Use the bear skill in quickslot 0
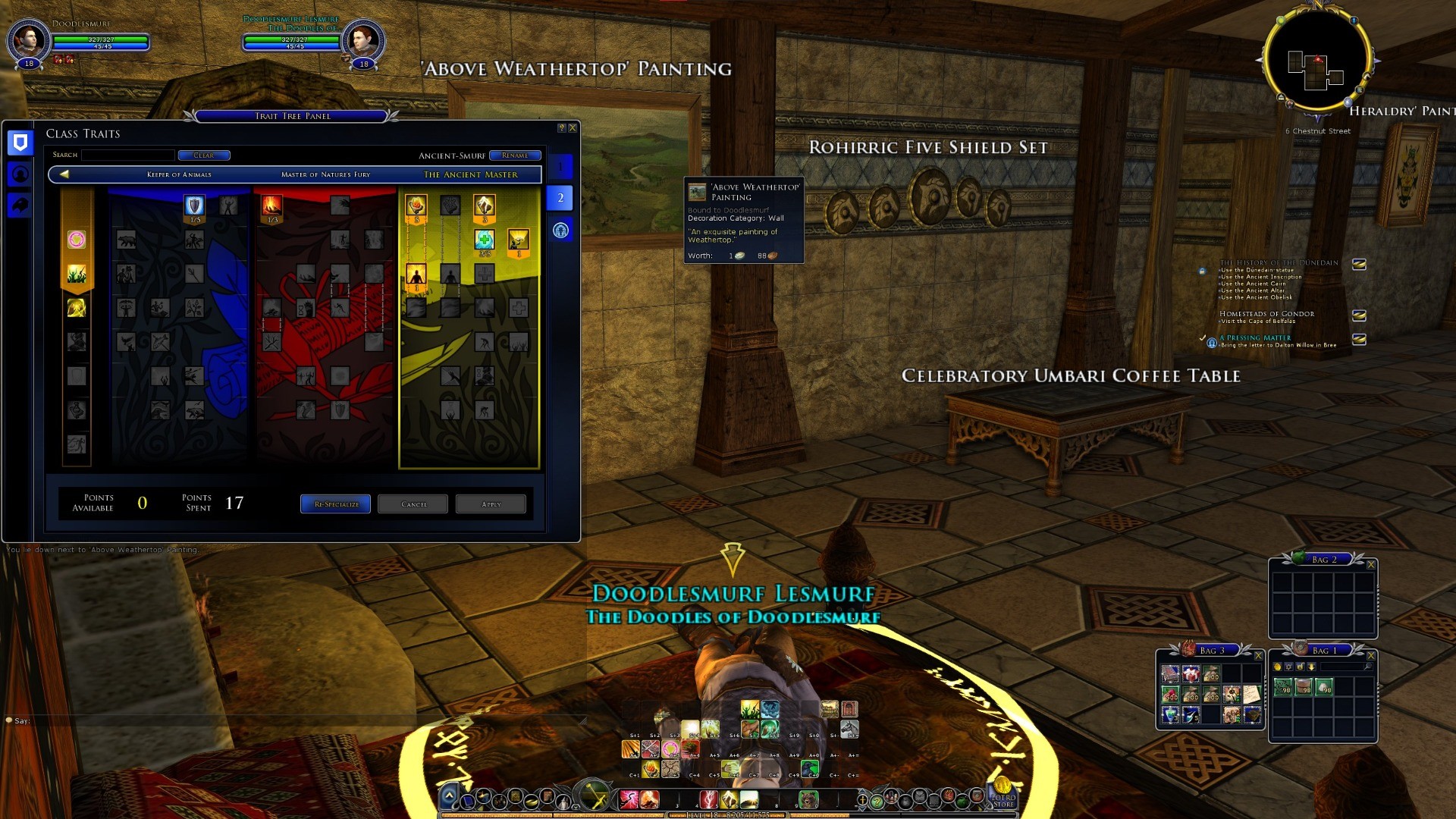The height and width of the screenshot is (819, 1456). [x=808, y=799]
